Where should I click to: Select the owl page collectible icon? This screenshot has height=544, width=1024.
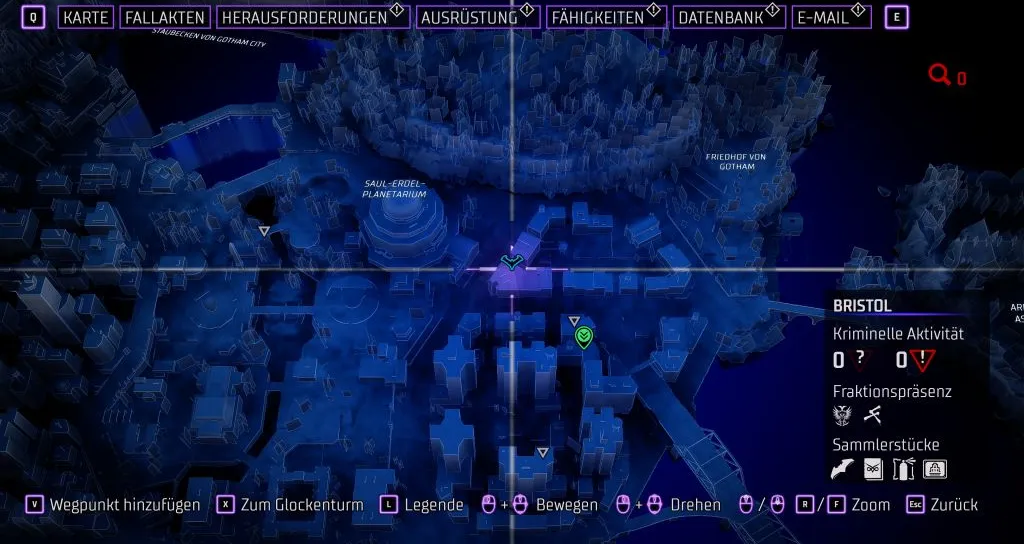[873, 468]
